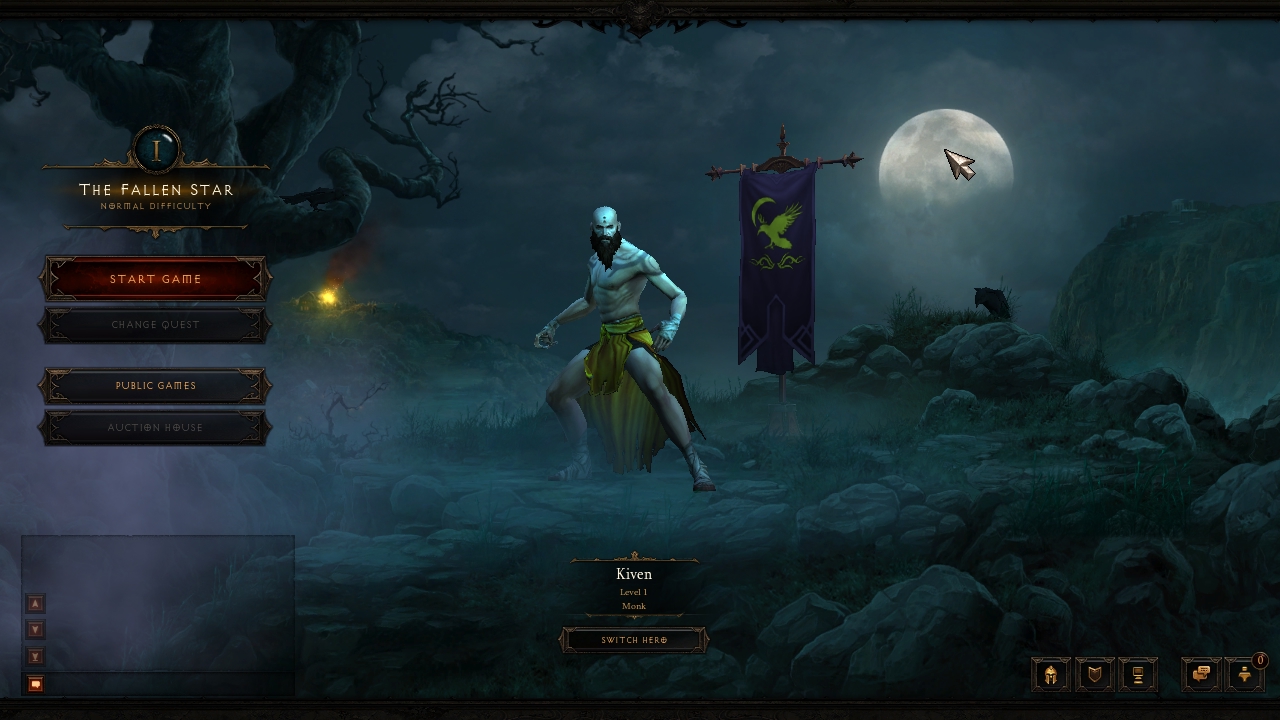Open the computer game menu icon
Viewport: 1280px width, 720px height.
[x=1138, y=675]
